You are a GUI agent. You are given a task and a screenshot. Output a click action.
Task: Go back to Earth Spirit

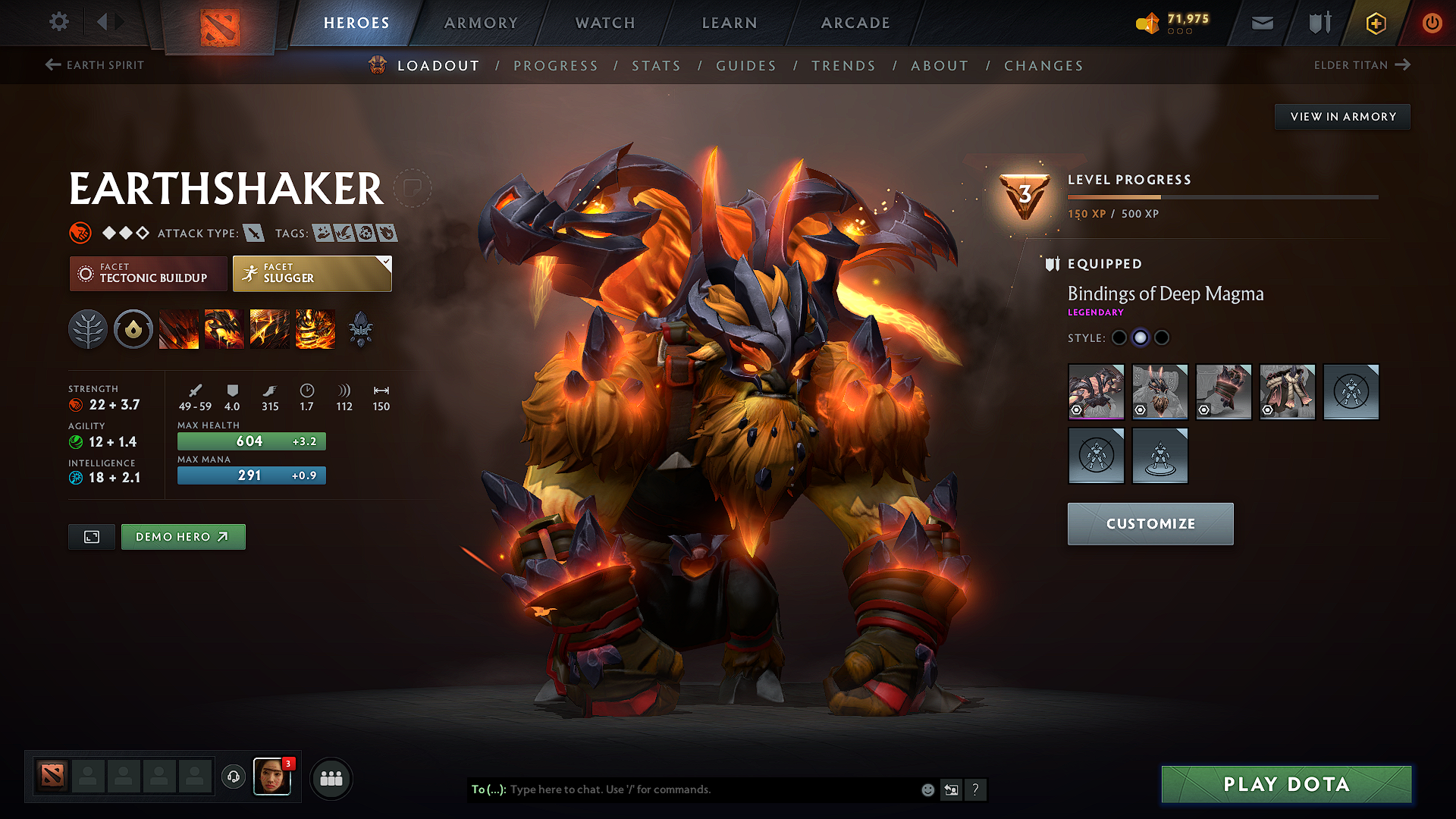click(x=94, y=65)
